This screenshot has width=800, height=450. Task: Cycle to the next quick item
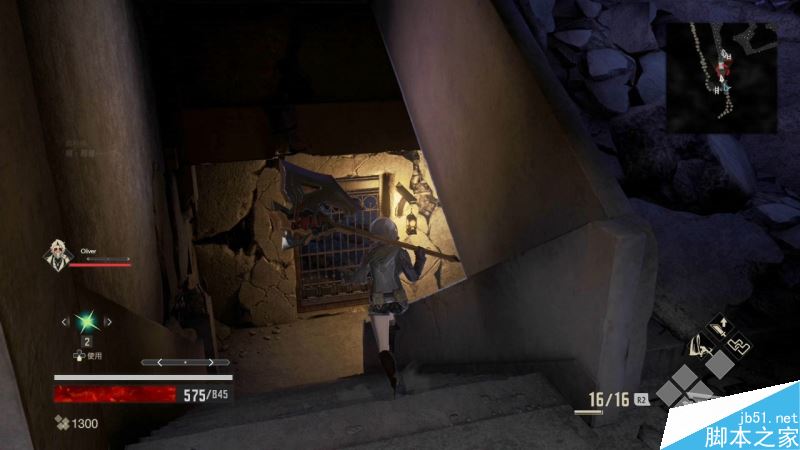tap(108, 322)
